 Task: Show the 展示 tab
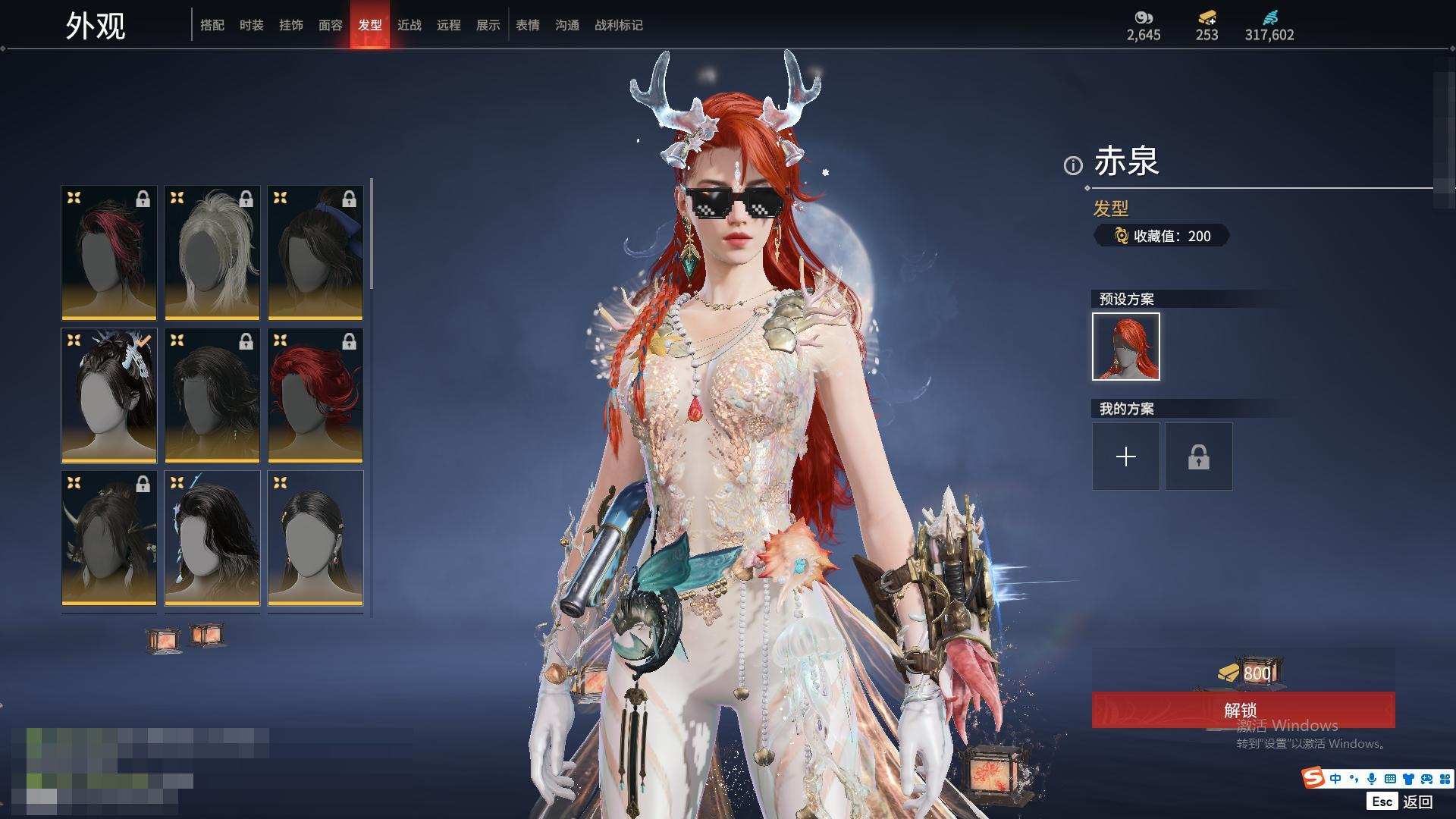[488, 25]
